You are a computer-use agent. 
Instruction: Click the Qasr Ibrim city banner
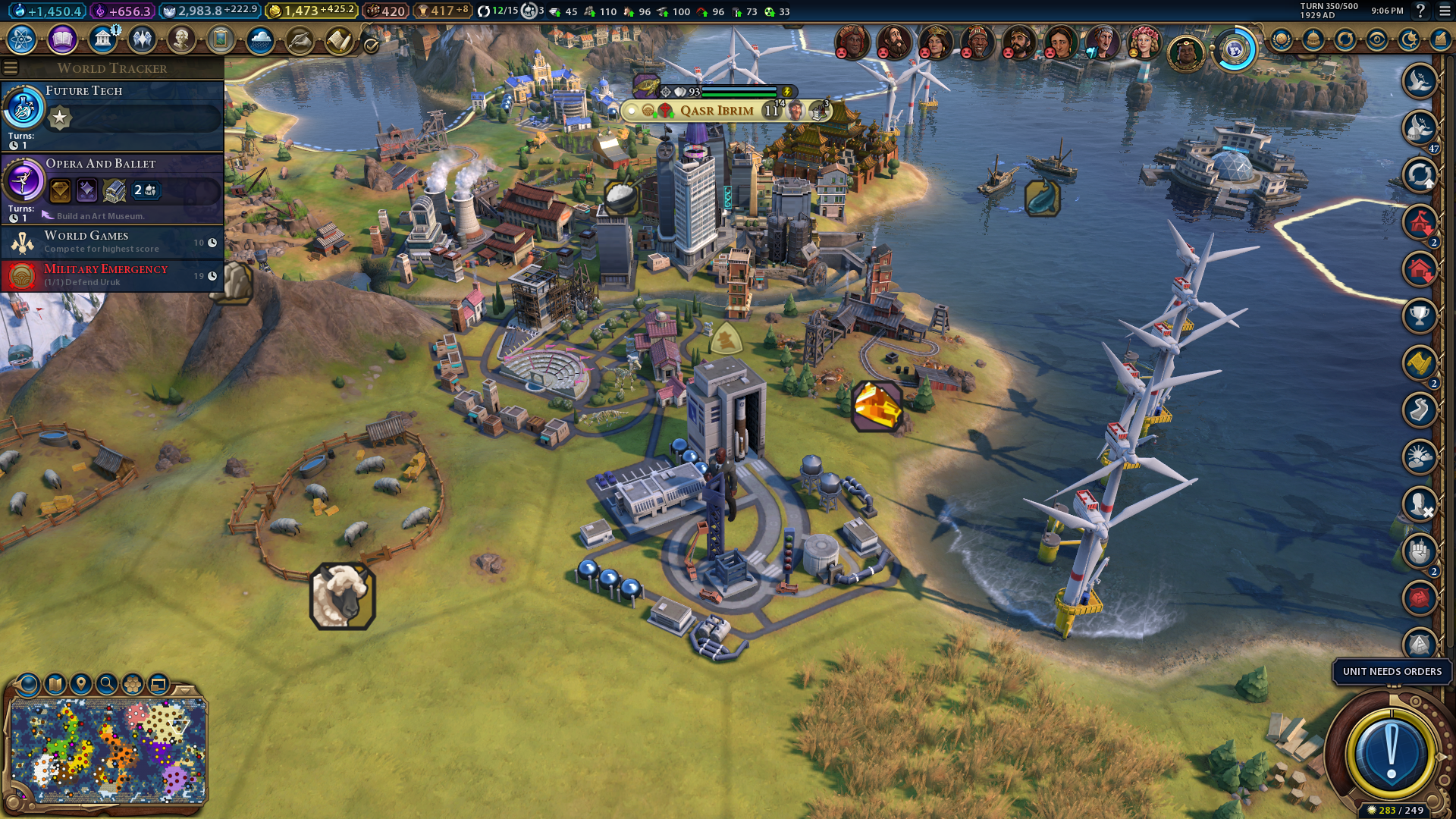coord(717,111)
